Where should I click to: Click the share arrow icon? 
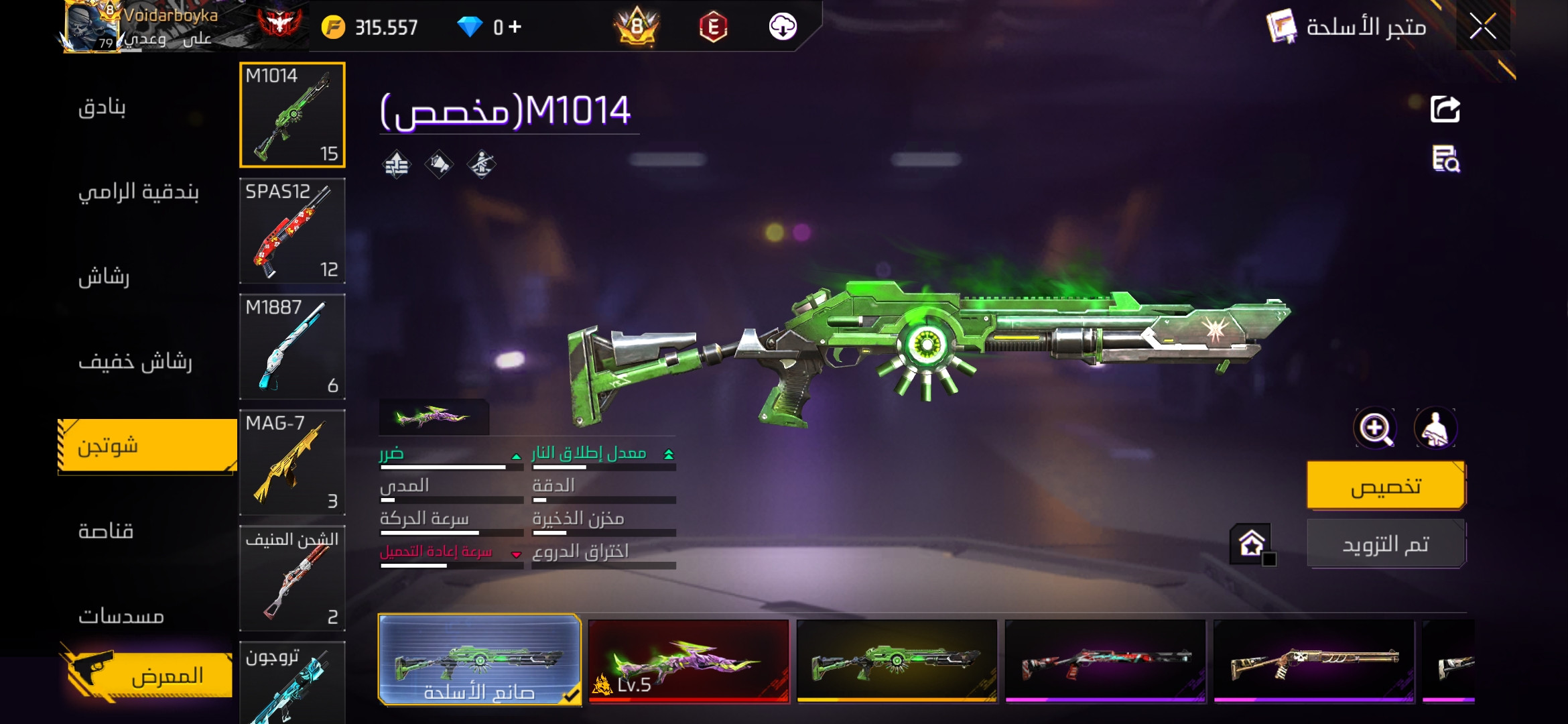point(1445,109)
